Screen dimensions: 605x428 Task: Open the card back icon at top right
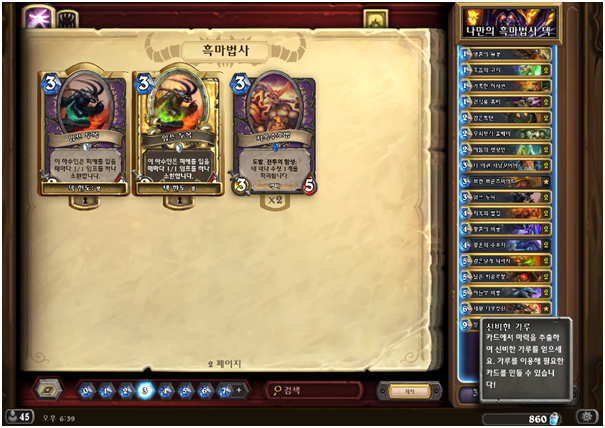375,19
